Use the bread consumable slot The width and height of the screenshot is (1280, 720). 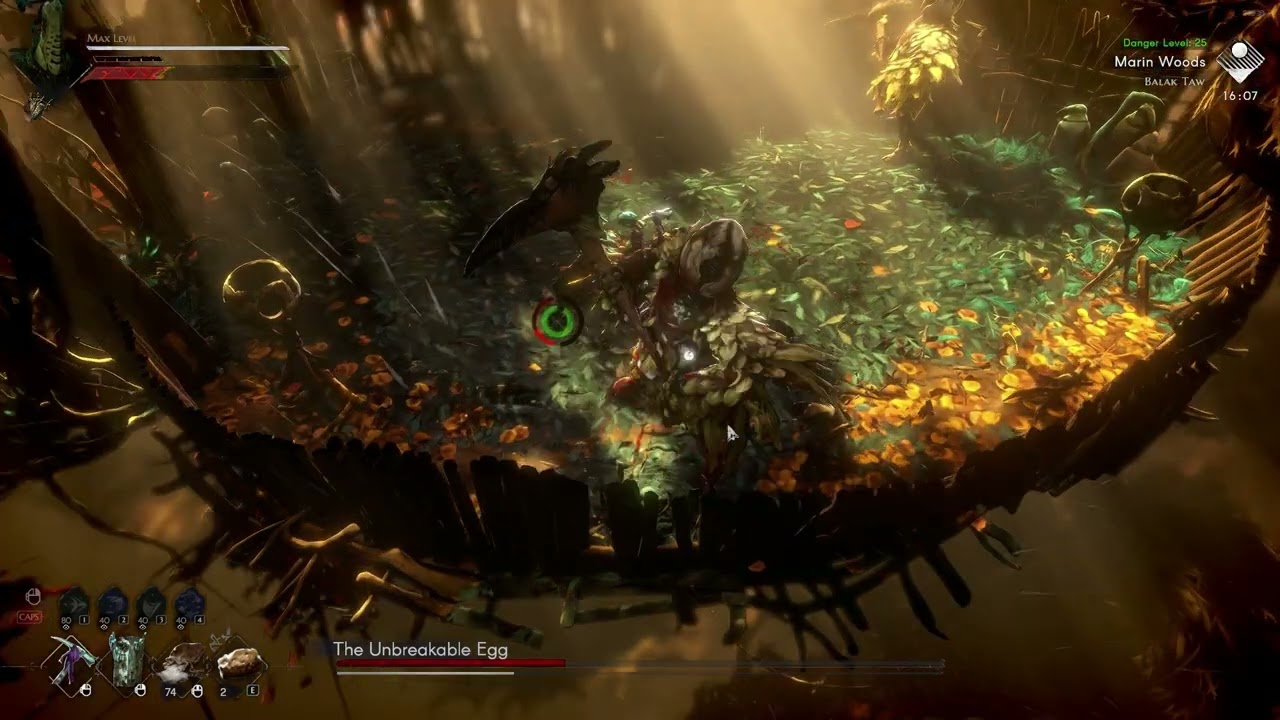(x=237, y=662)
